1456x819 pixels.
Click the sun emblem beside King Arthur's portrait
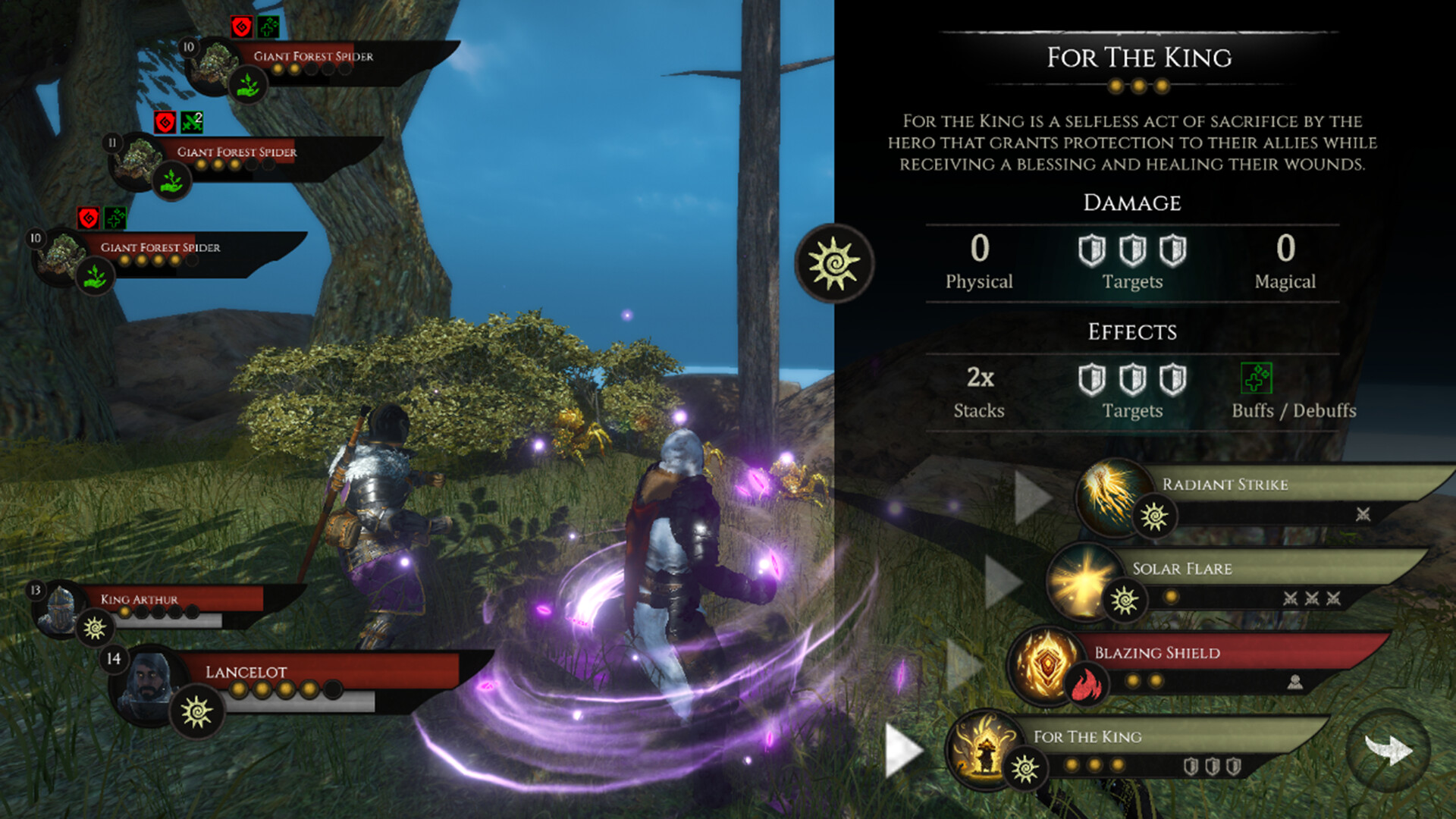(94, 628)
